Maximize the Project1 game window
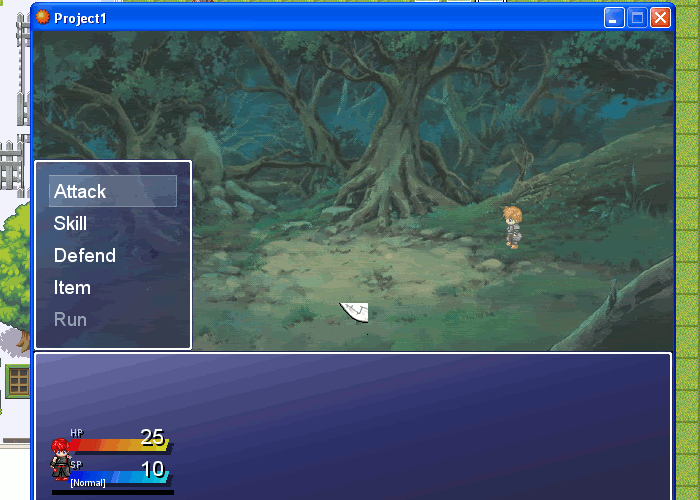The image size is (700, 500). (637, 18)
